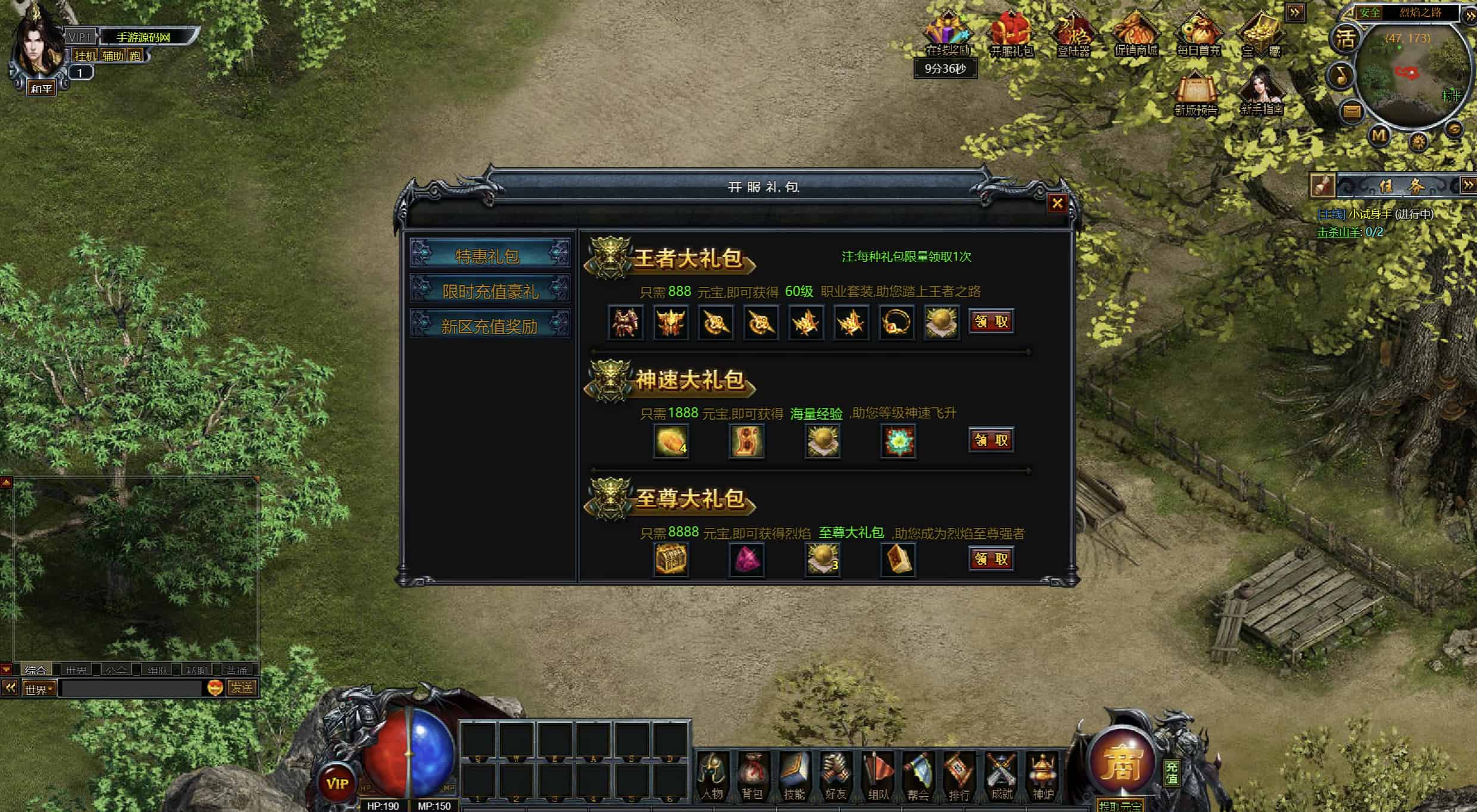The height and width of the screenshot is (812, 1477).
Task: Switch to 限时充值豪礼 tab
Action: (489, 291)
